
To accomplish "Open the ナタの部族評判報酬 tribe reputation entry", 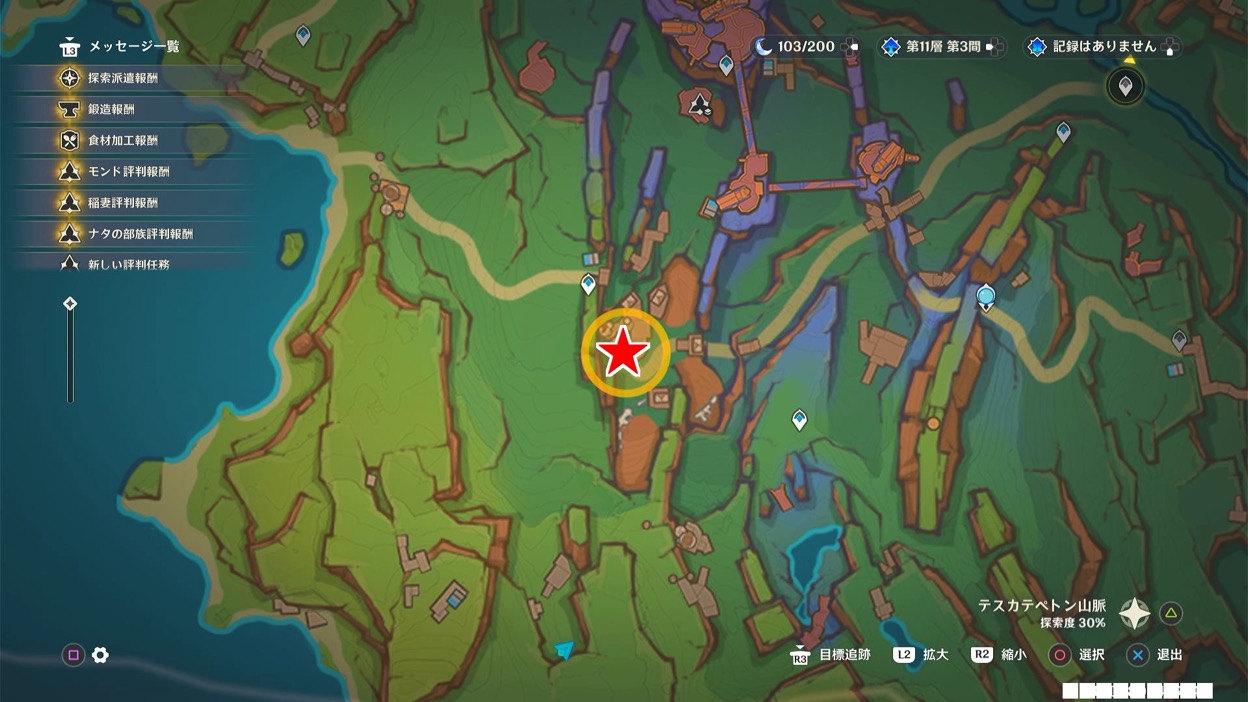I will point(140,233).
